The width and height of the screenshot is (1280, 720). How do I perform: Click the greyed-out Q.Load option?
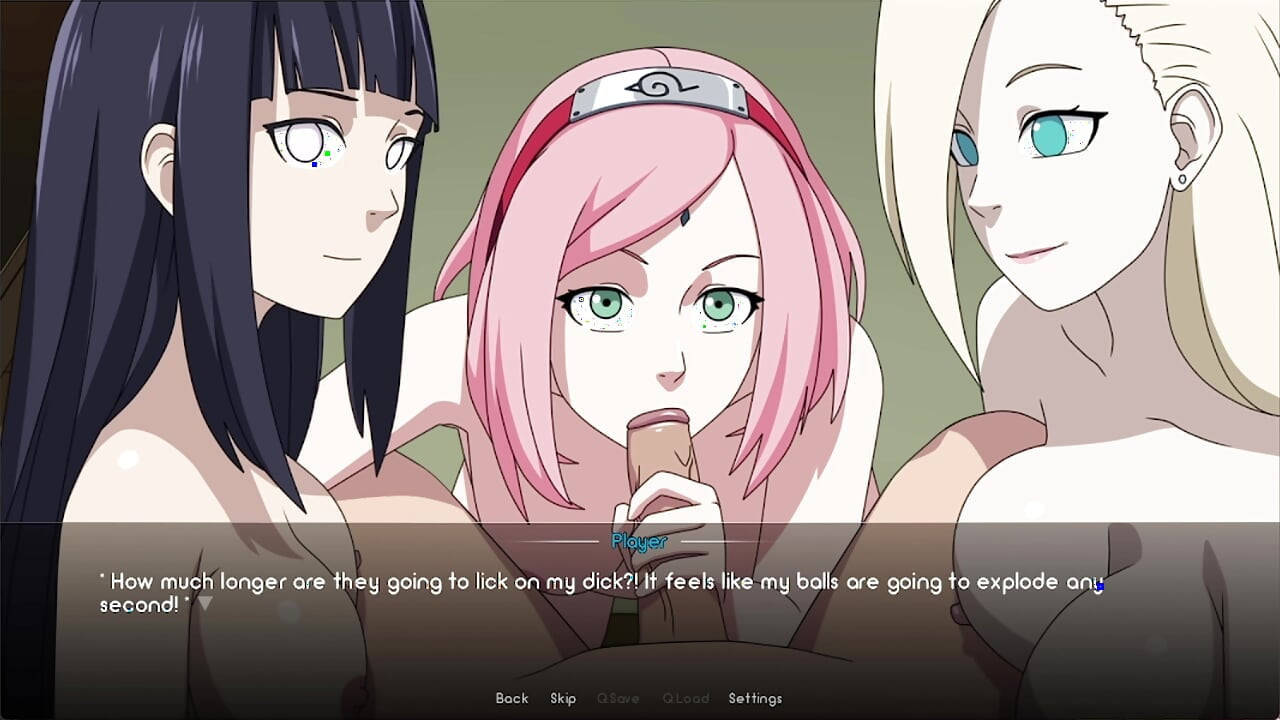click(x=686, y=698)
